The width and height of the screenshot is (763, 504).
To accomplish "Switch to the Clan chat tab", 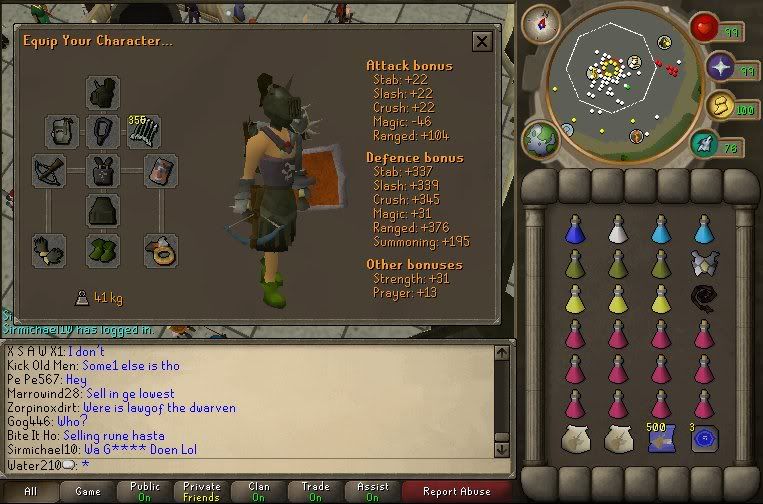I will point(258,492).
